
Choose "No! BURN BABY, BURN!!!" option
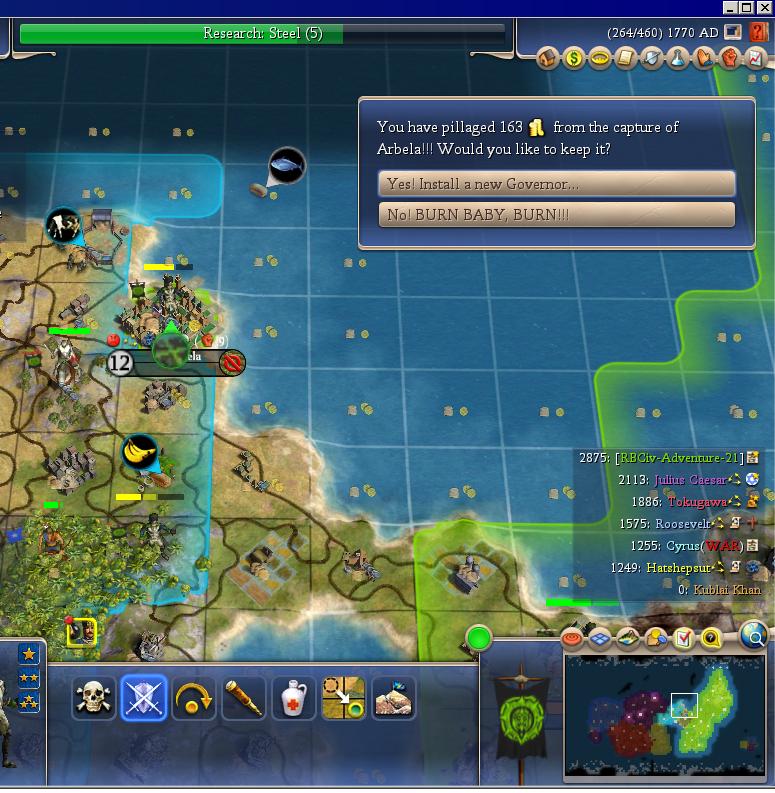556,215
